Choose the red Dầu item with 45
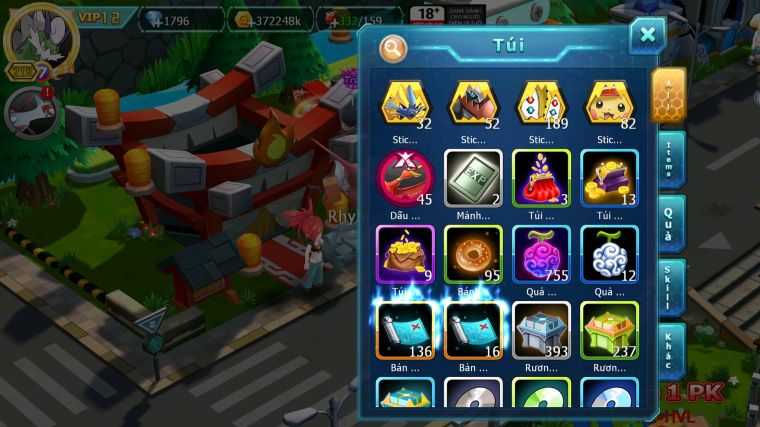 pos(405,178)
